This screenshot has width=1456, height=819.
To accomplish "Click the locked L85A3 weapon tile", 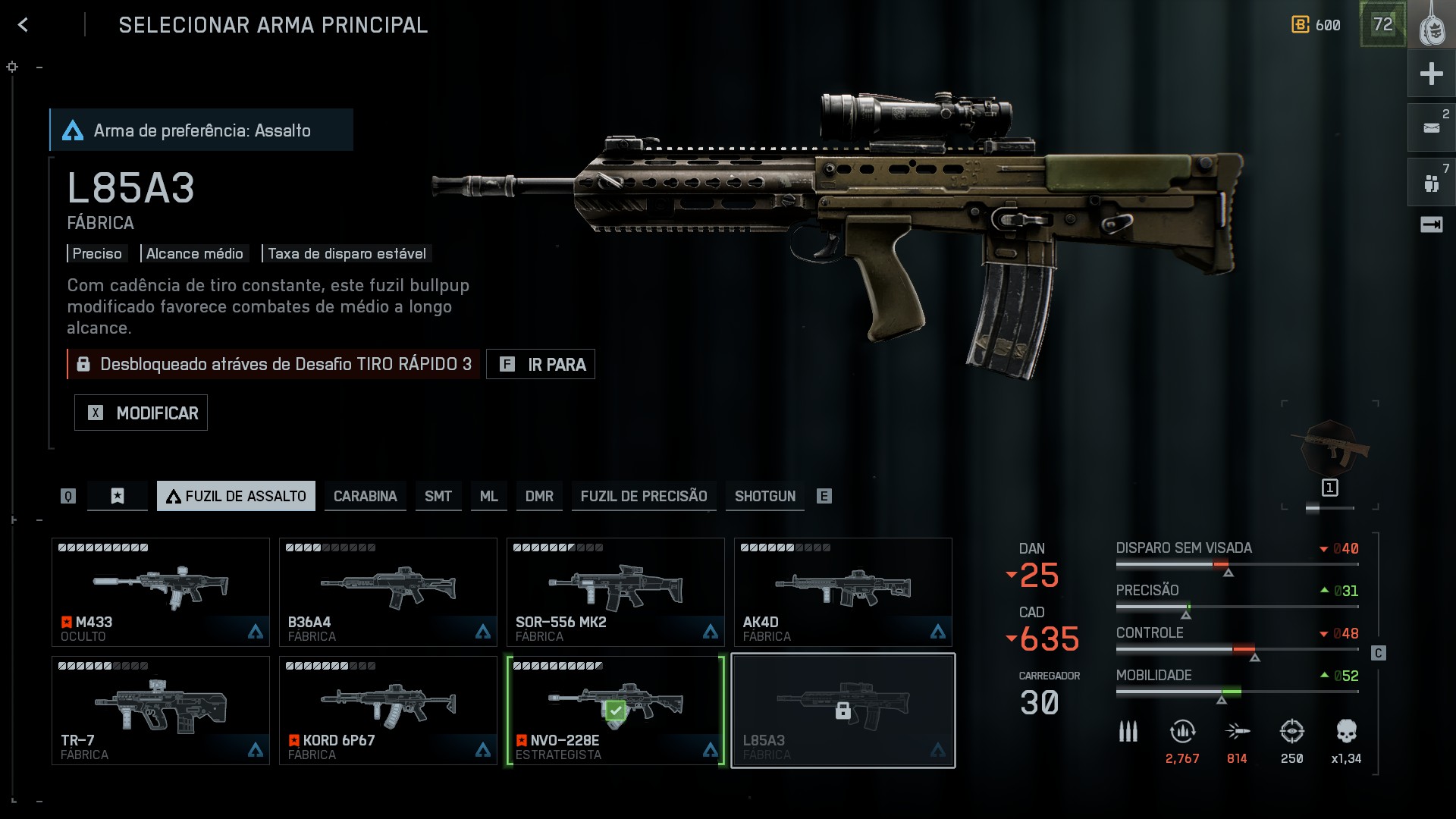I will tap(843, 711).
